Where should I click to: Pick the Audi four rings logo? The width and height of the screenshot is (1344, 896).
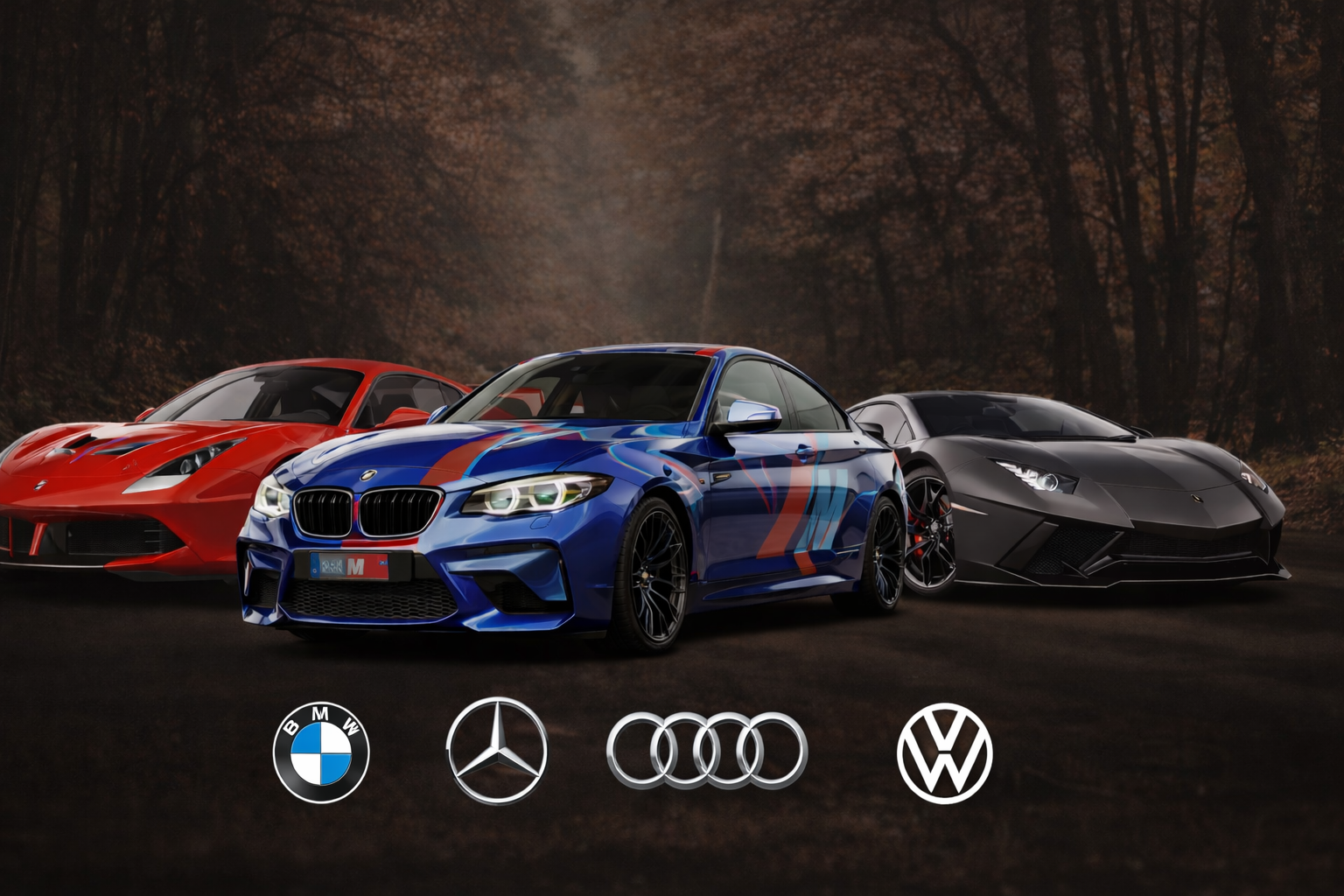click(x=706, y=749)
